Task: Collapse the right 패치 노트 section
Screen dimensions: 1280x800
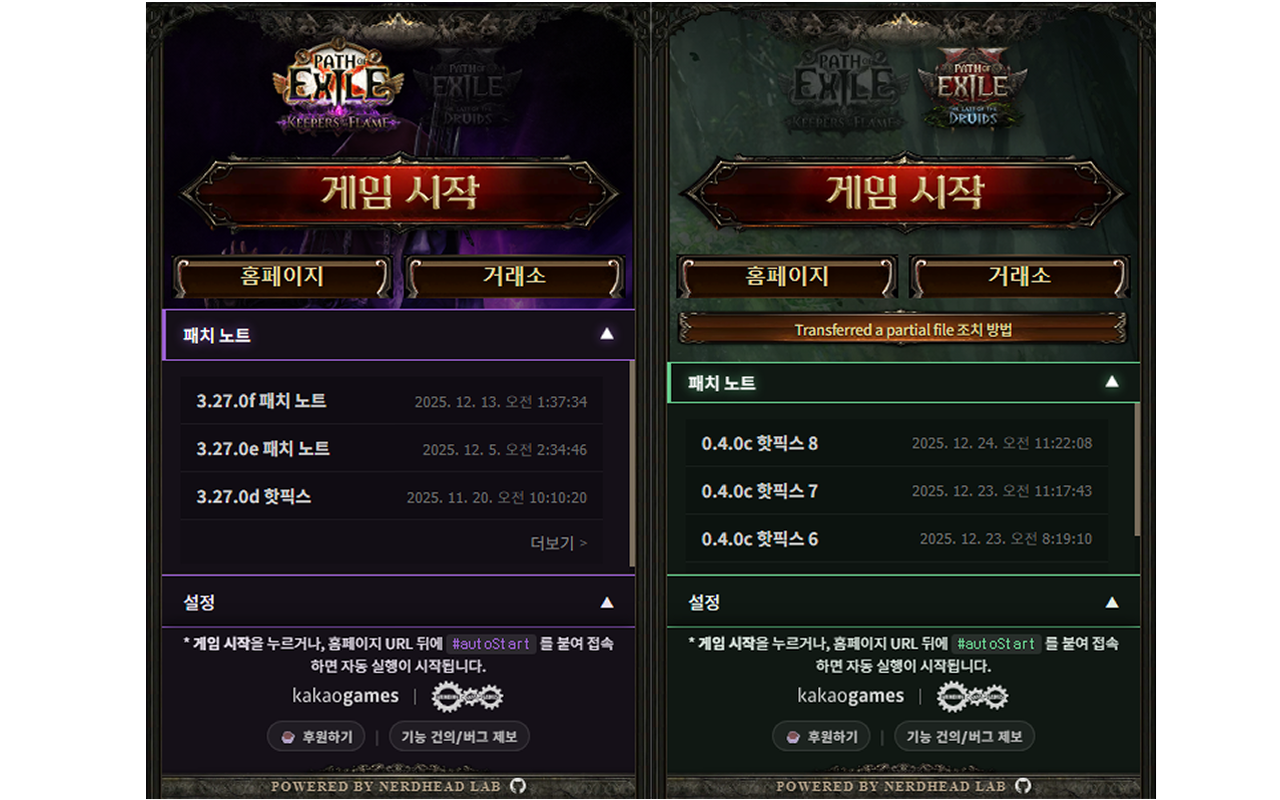Action: [x=1112, y=382]
